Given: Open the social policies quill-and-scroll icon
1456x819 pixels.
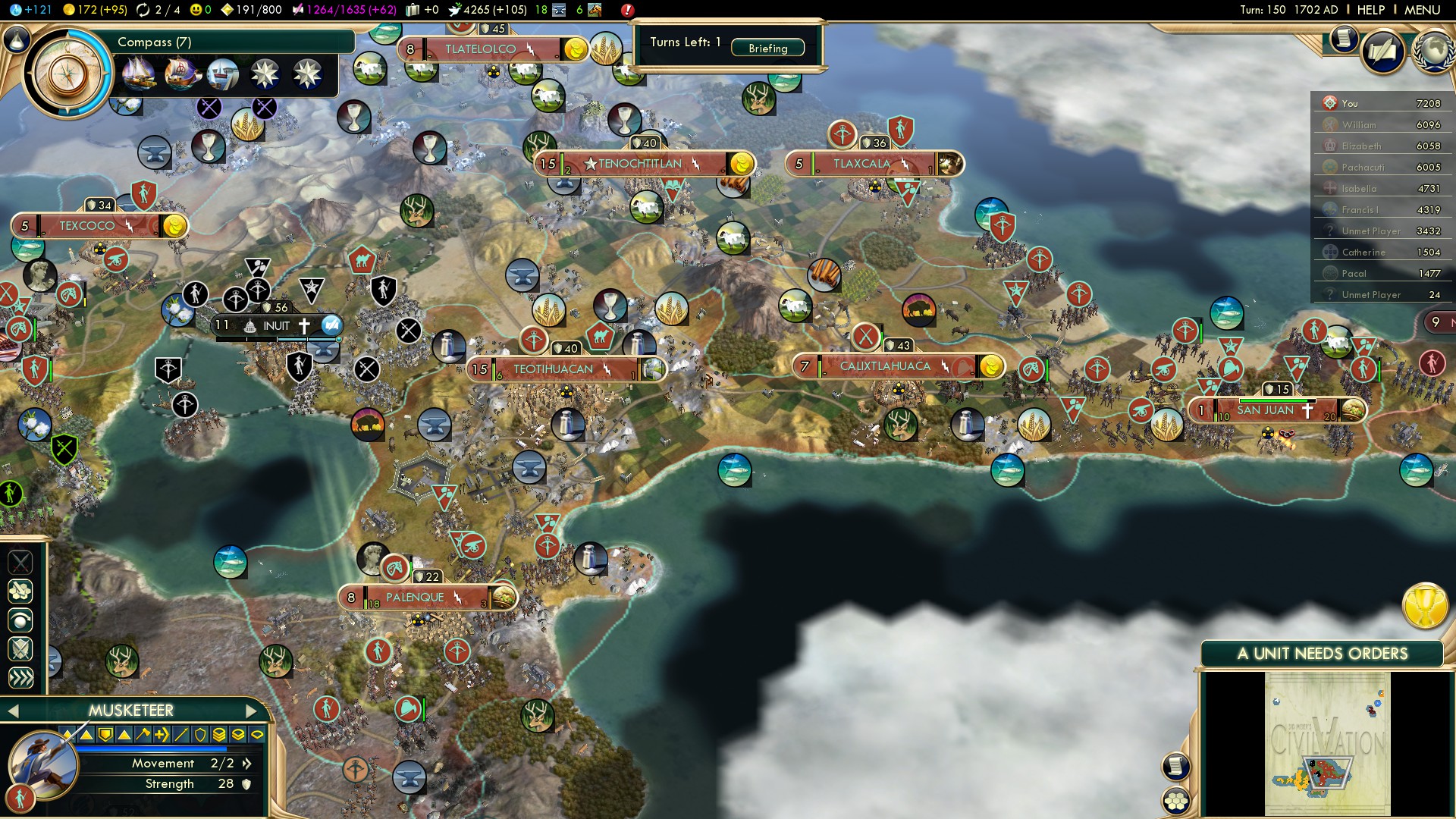Looking at the screenshot, I should pos(1382,52).
